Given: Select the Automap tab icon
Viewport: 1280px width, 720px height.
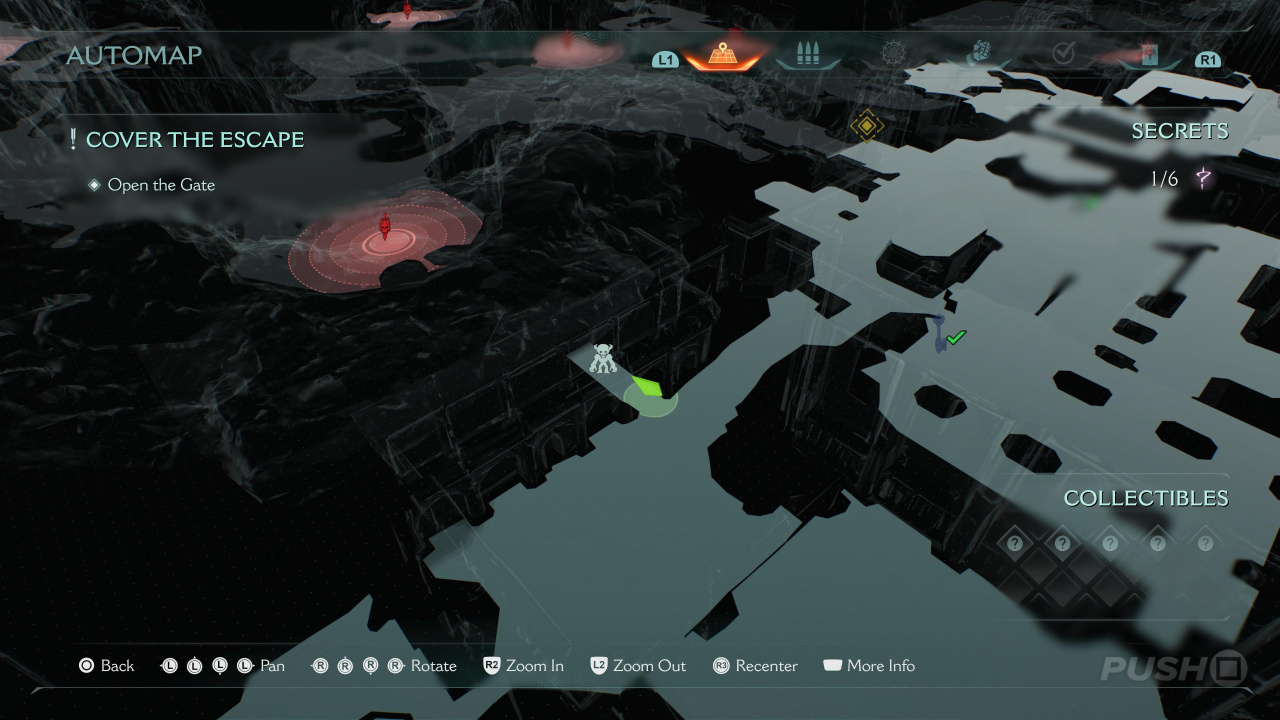Looking at the screenshot, I should tap(722, 55).
